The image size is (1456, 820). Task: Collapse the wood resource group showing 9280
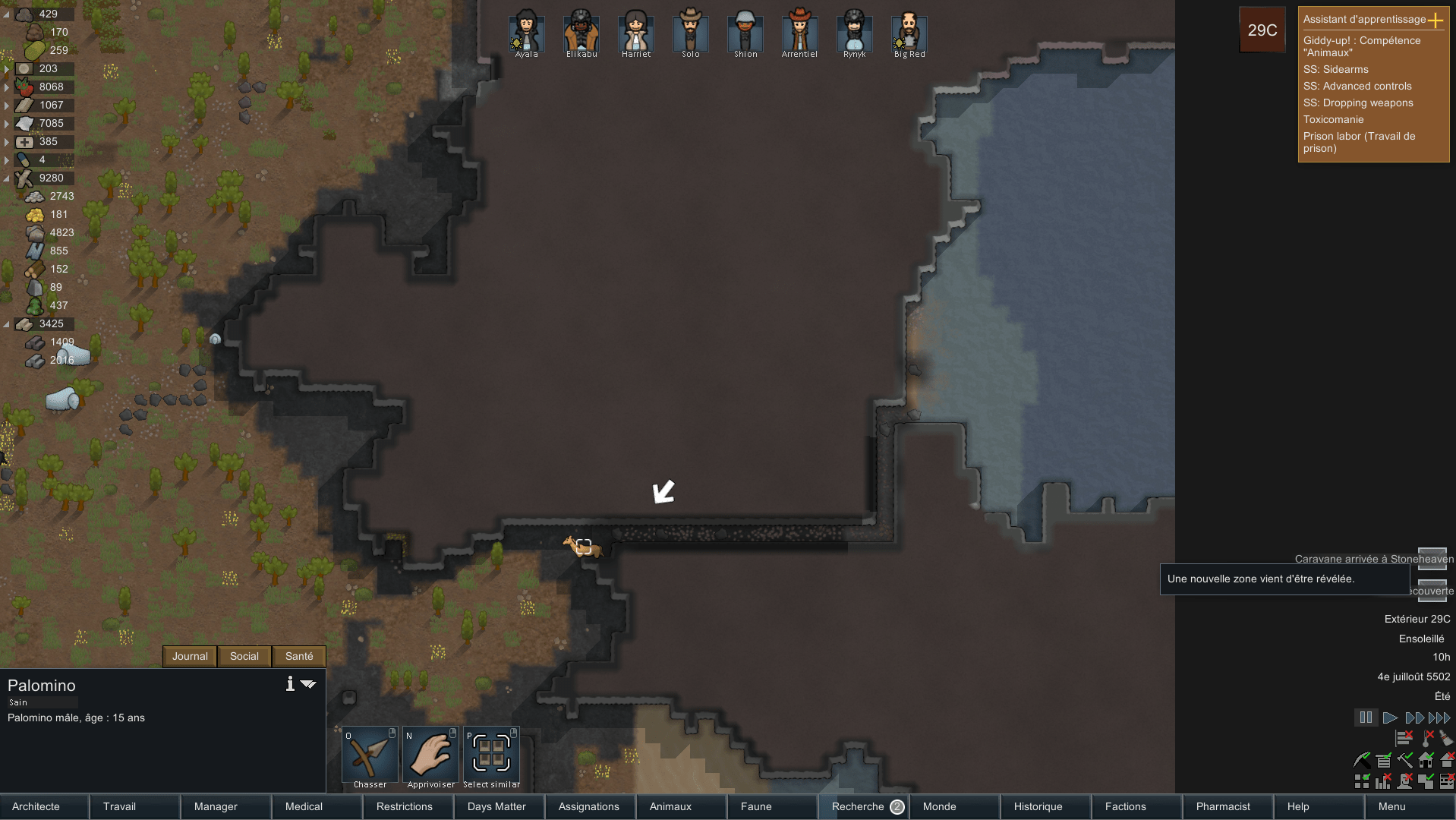[x=6, y=178]
